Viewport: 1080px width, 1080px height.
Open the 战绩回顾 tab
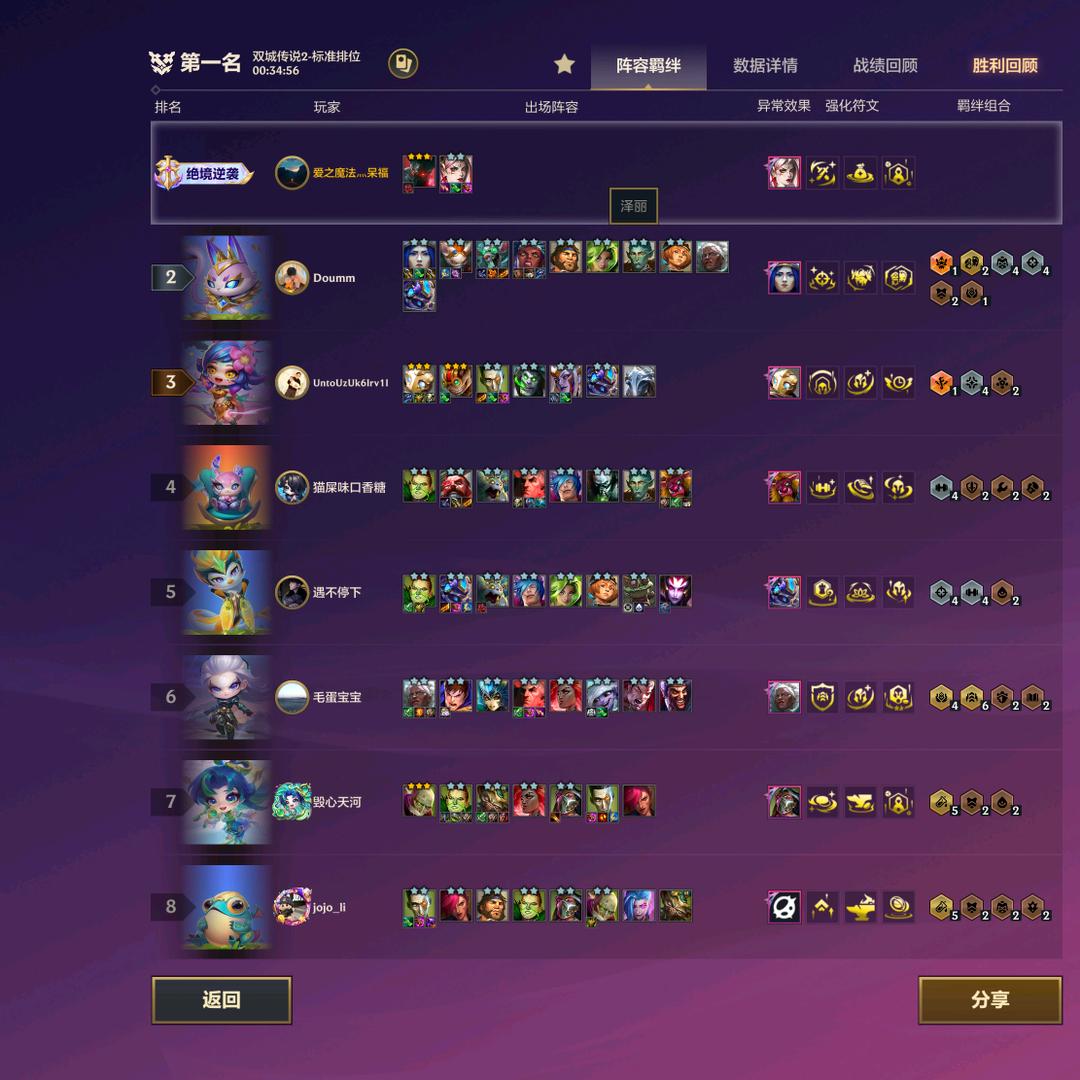coord(885,66)
